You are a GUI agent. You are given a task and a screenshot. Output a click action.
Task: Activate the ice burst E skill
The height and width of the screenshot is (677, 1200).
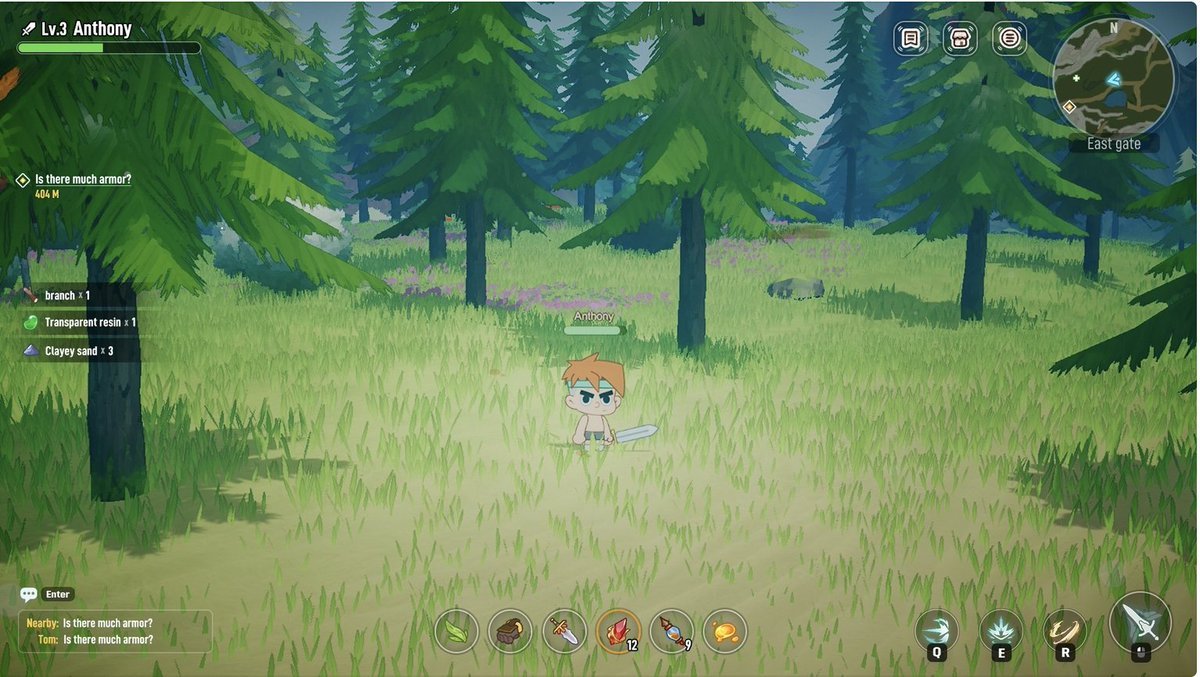(1001, 631)
